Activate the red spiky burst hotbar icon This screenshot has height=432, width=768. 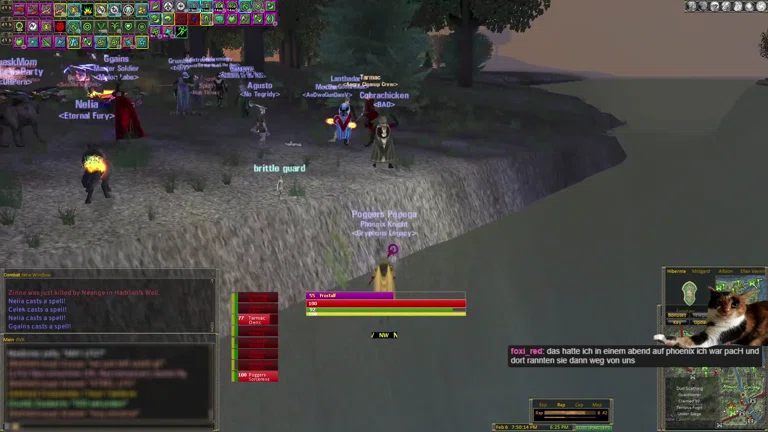coord(60,26)
